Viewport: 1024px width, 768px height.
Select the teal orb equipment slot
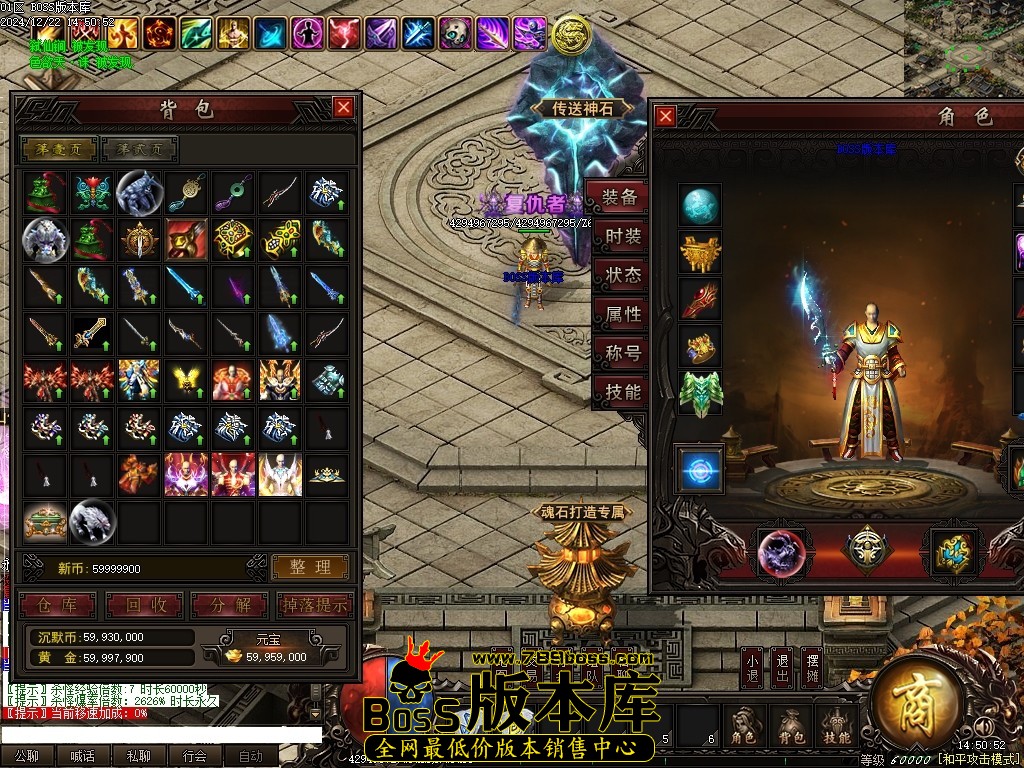(x=700, y=206)
